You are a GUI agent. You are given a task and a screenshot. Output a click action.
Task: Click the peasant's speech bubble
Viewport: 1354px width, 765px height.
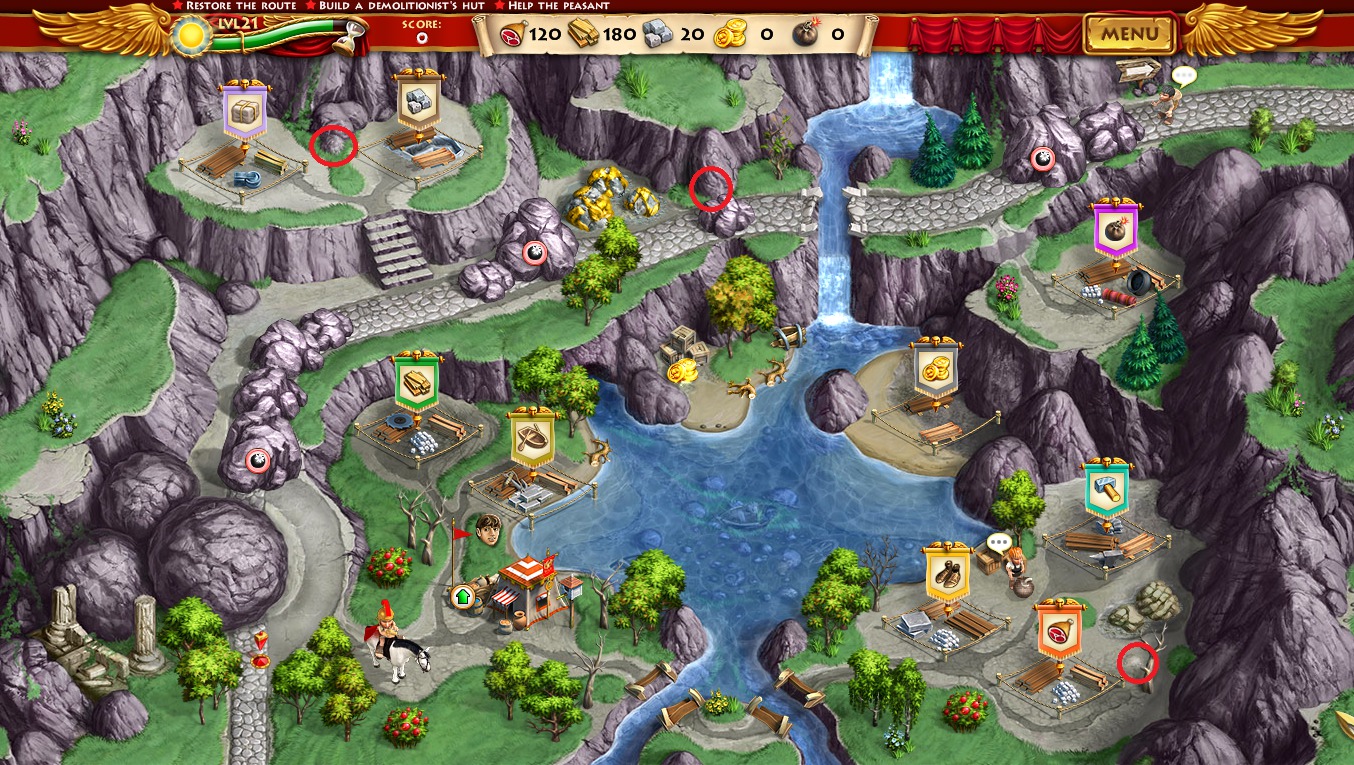1184,75
